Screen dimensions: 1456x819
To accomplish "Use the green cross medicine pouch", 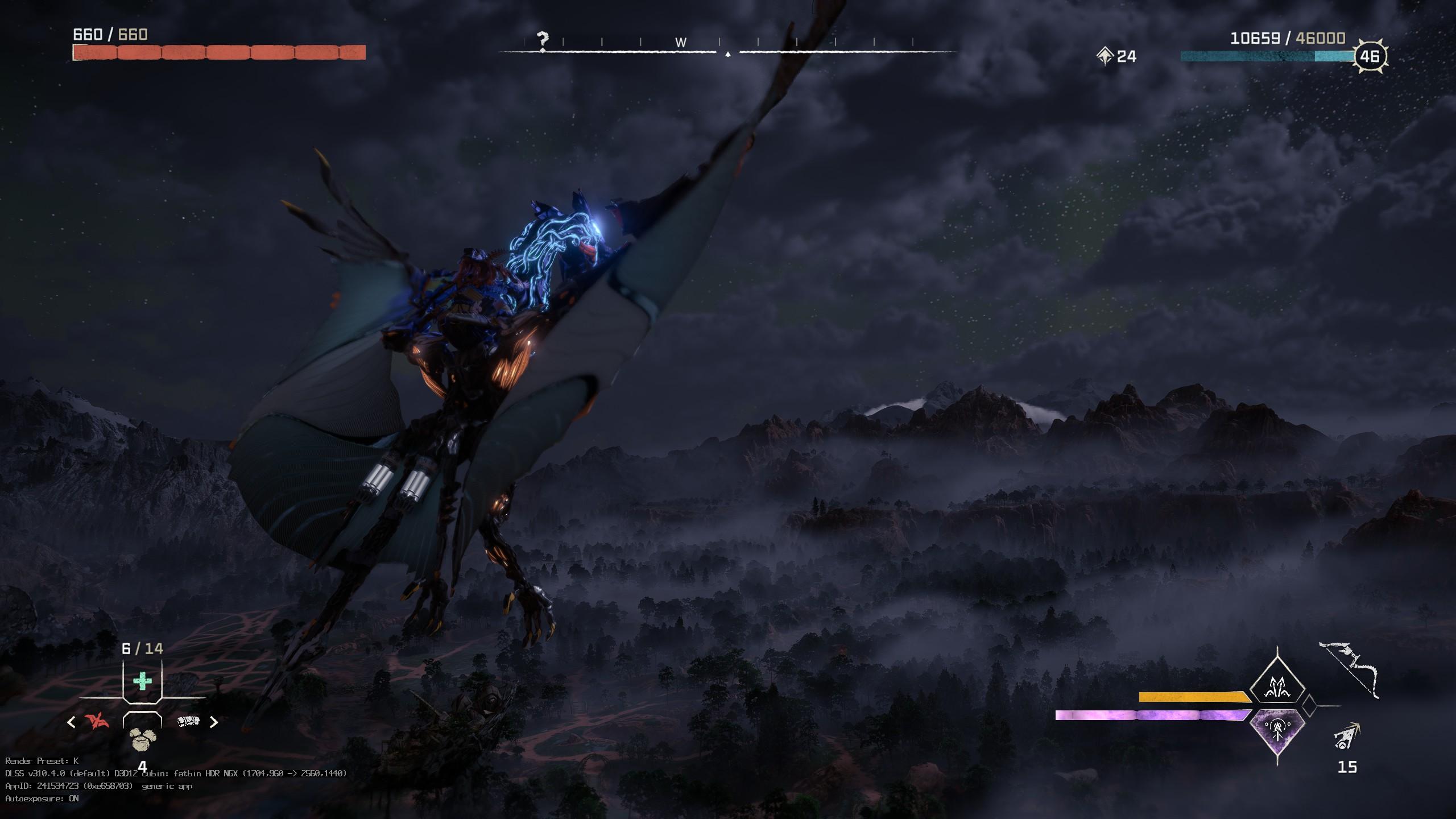I will click(142, 681).
